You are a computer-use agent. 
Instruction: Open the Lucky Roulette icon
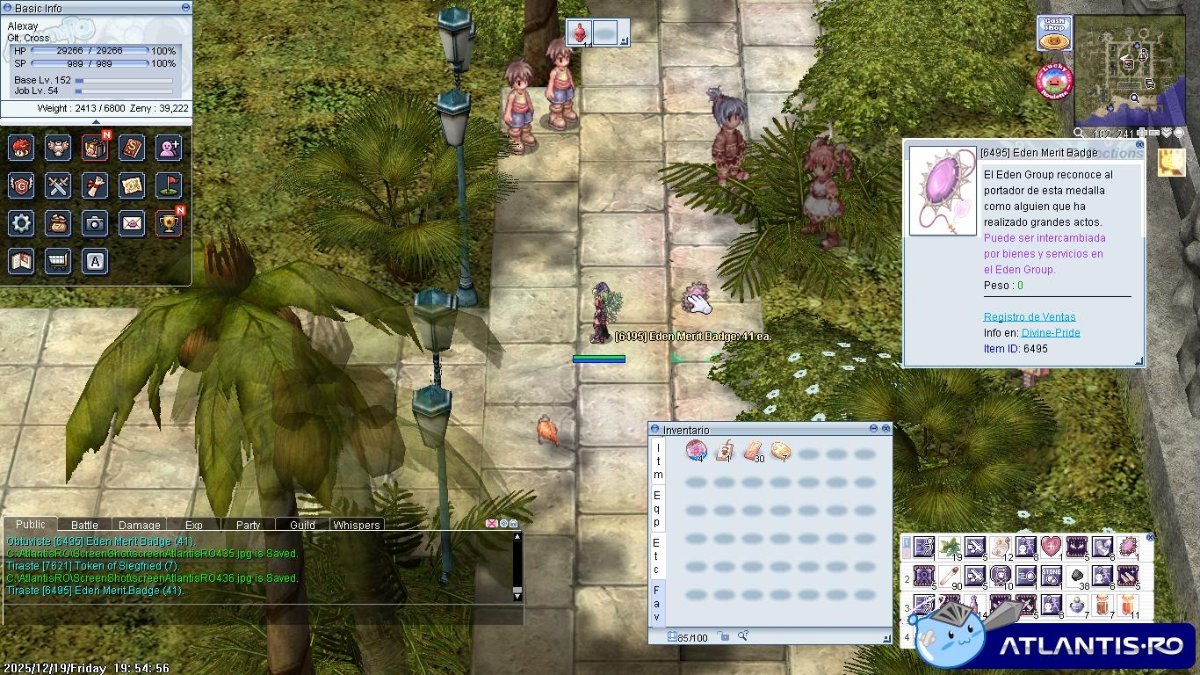pyautogui.click(x=1053, y=81)
